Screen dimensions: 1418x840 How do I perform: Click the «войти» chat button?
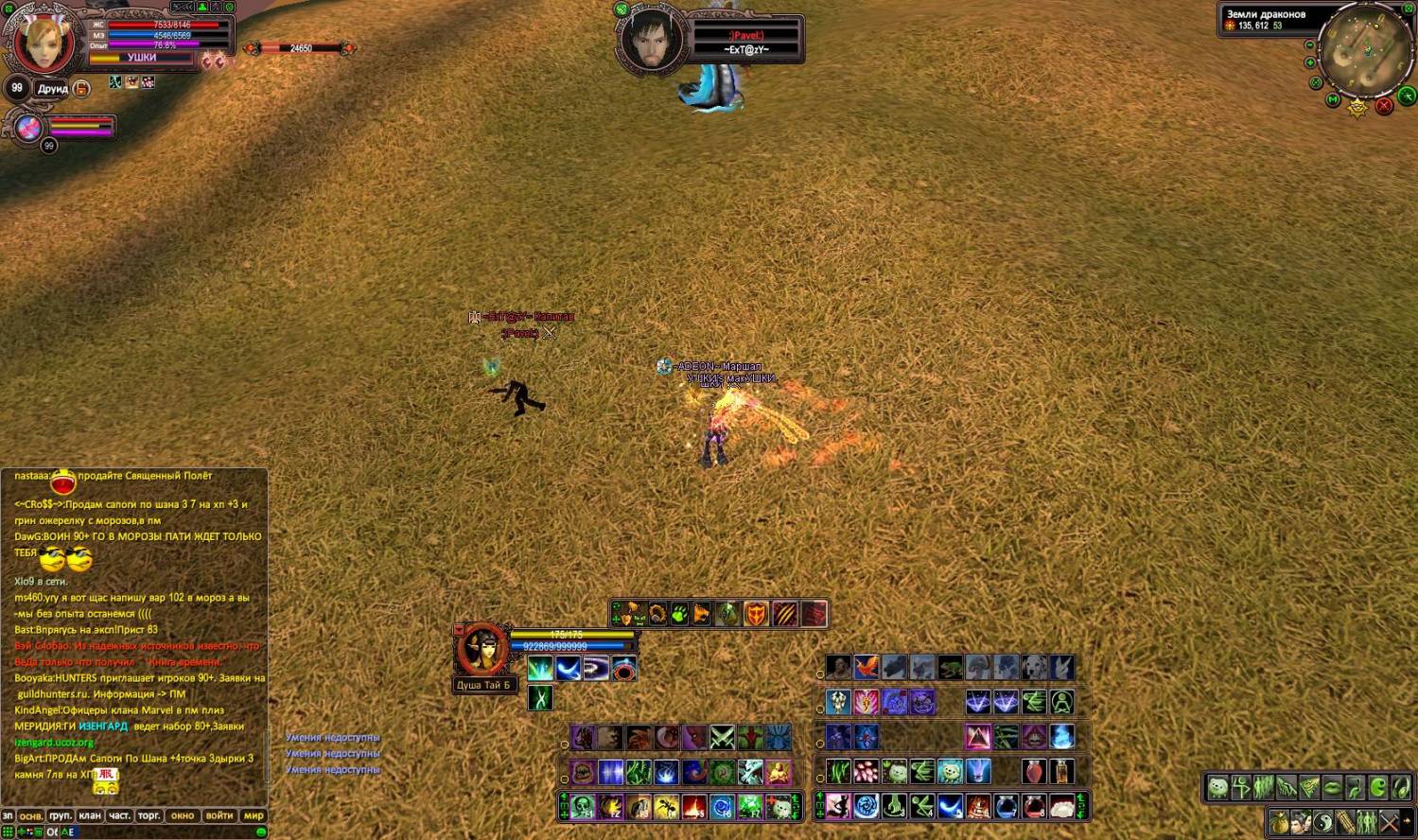tap(219, 815)
